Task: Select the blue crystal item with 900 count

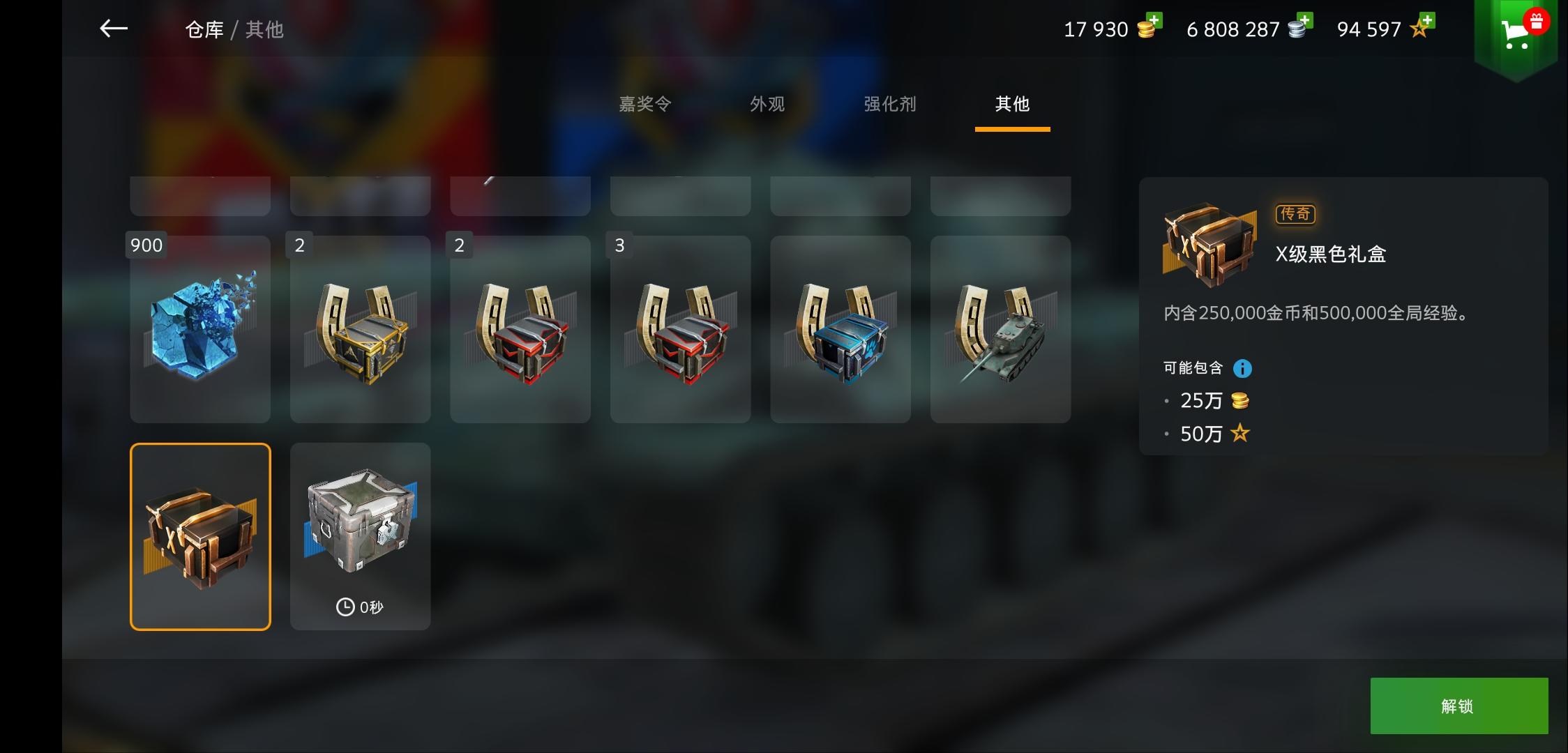Action: pos(199,329)
